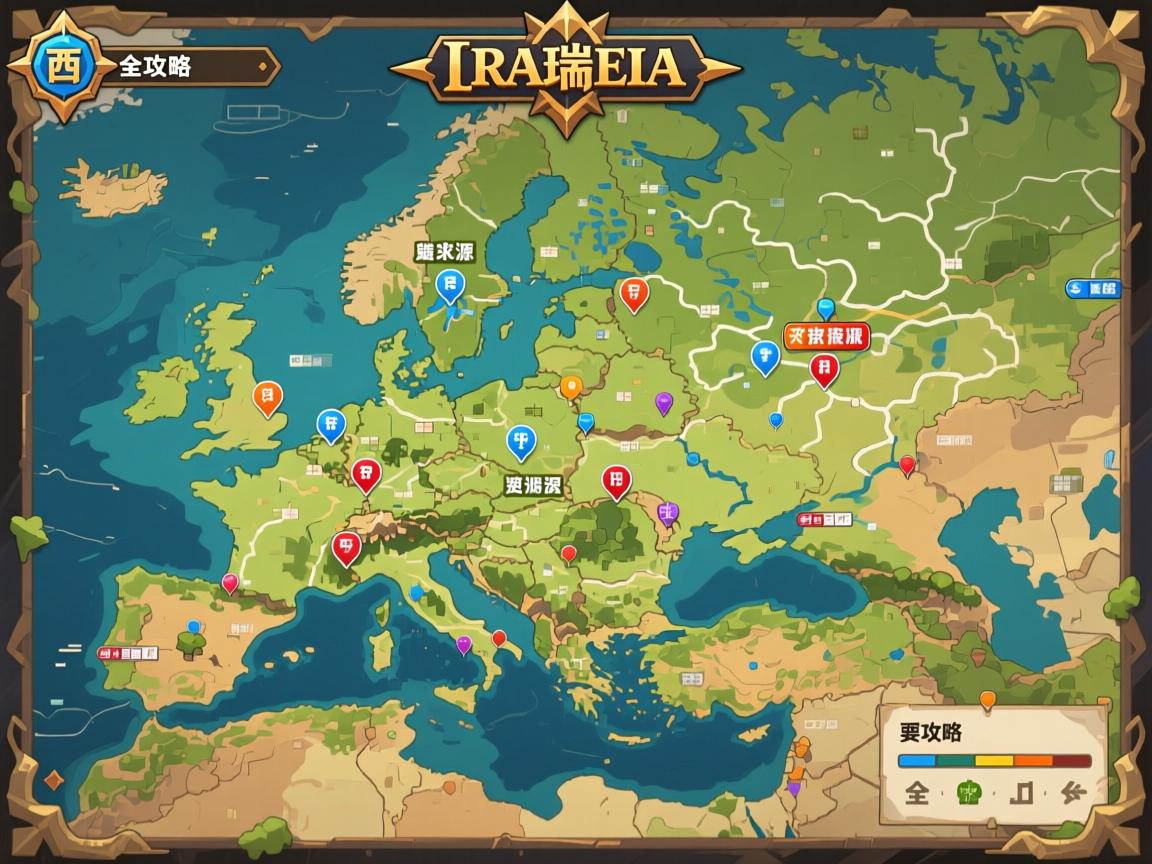Select the orange map pin on Britain
This screenshot has width=1152, height=864.
point(267,397)
